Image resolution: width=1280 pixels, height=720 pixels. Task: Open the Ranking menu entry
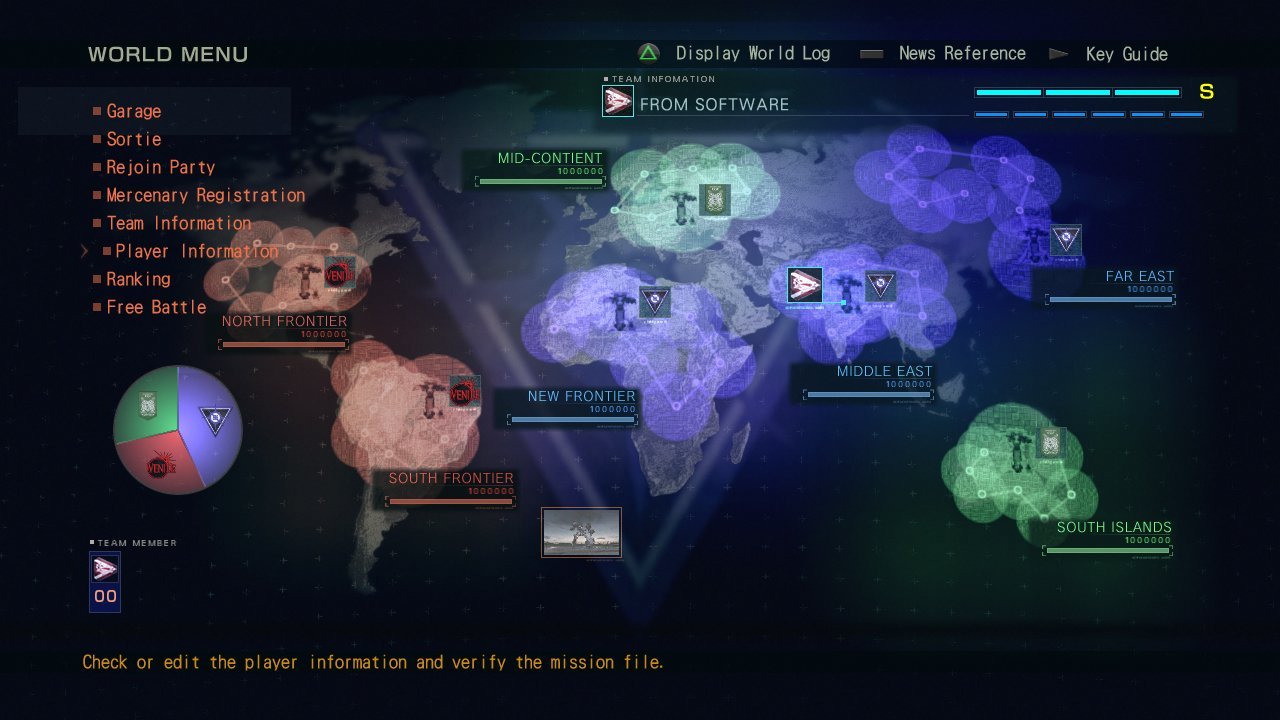(x=138, y=279)
